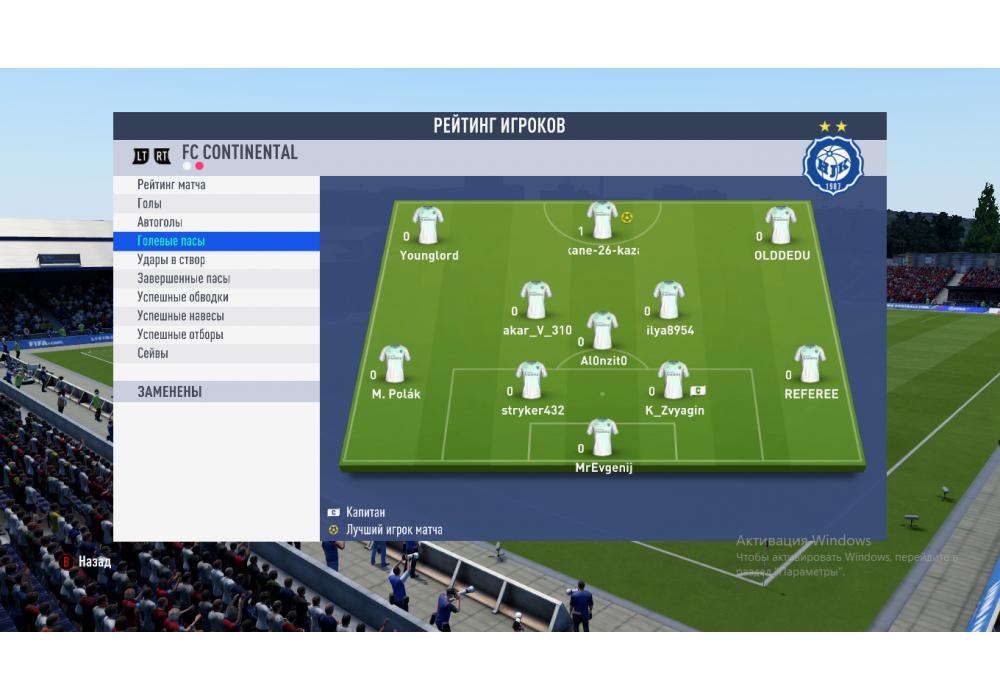Choose the Голы category
Screen dimensions: 1000x700
pyautogui.click(x=149, y=204)
